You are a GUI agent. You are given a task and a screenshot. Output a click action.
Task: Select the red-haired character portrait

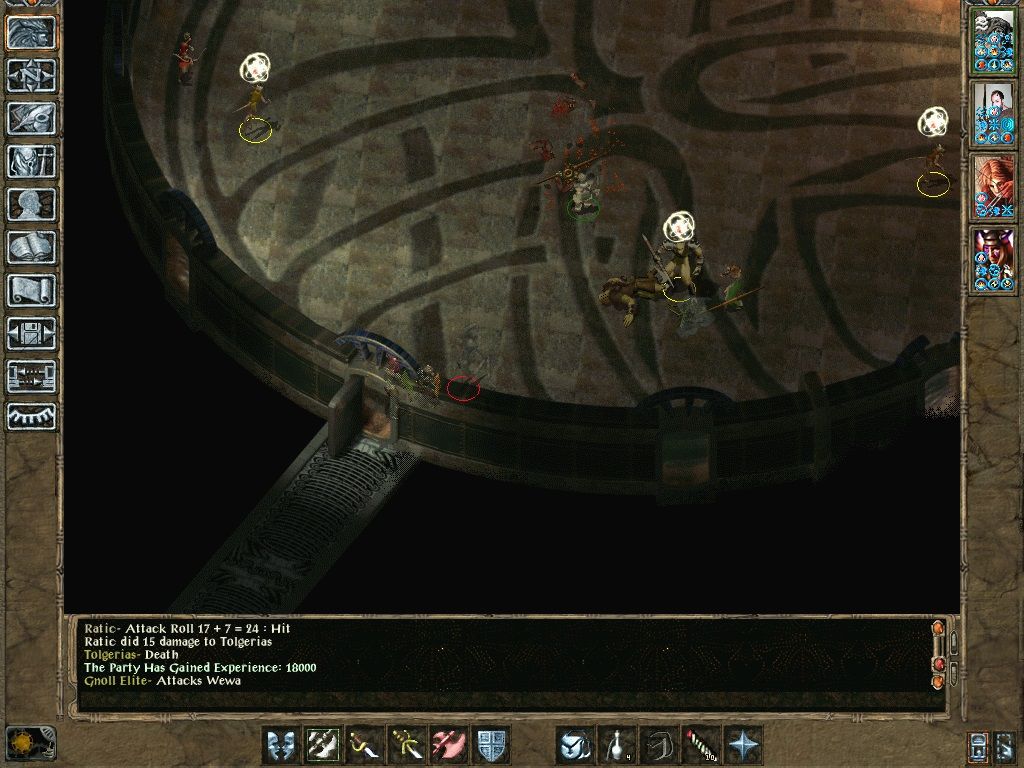pos(993,186)
